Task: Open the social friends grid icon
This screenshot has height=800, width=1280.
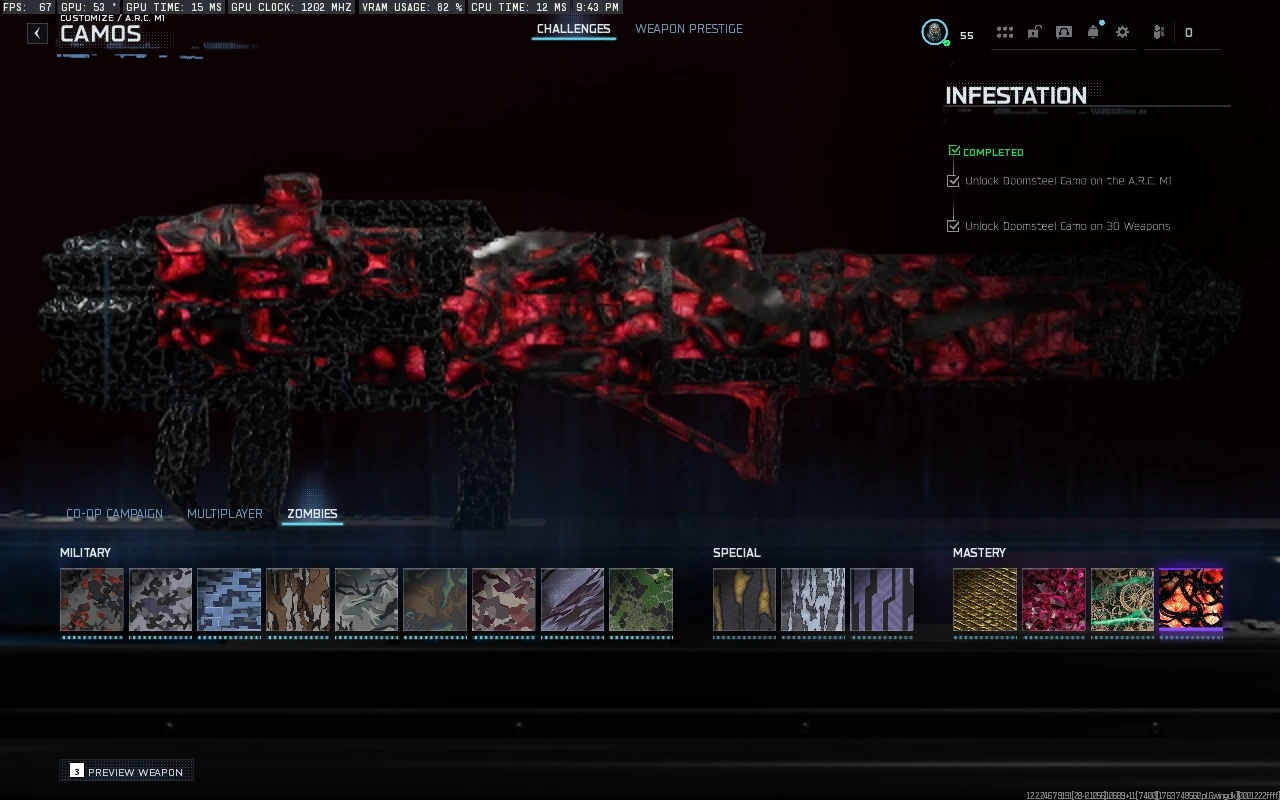Action: pos(1005,32)
